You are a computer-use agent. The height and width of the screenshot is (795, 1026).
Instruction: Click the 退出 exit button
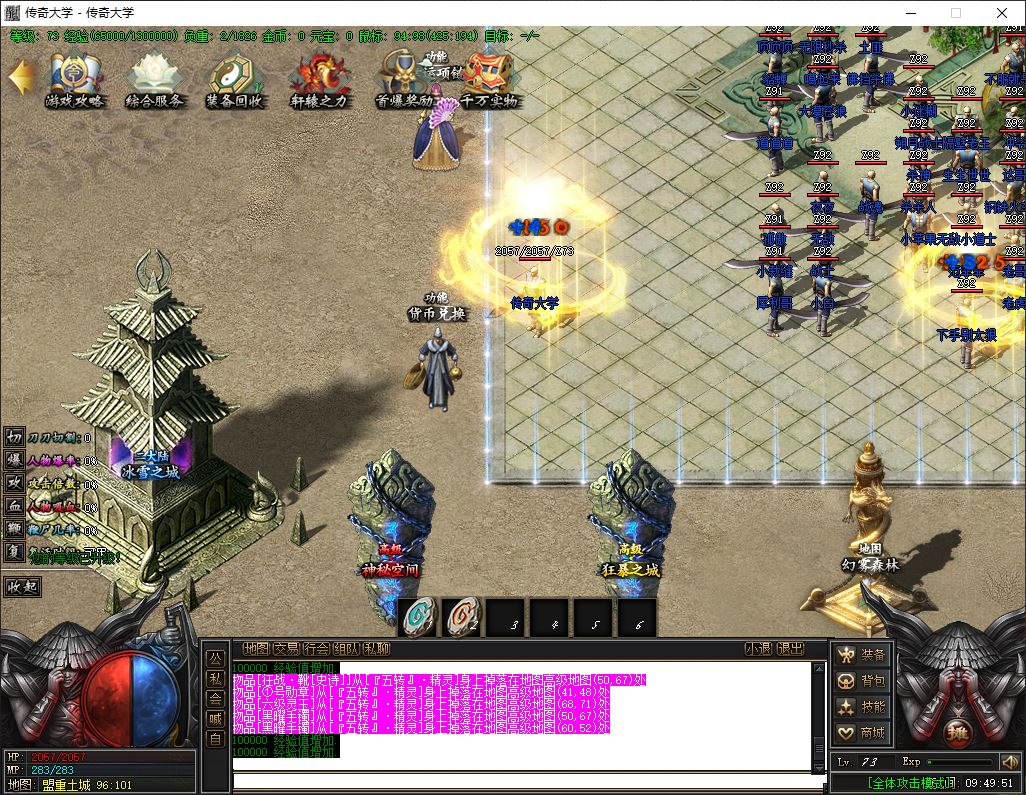tap(791, 649)
